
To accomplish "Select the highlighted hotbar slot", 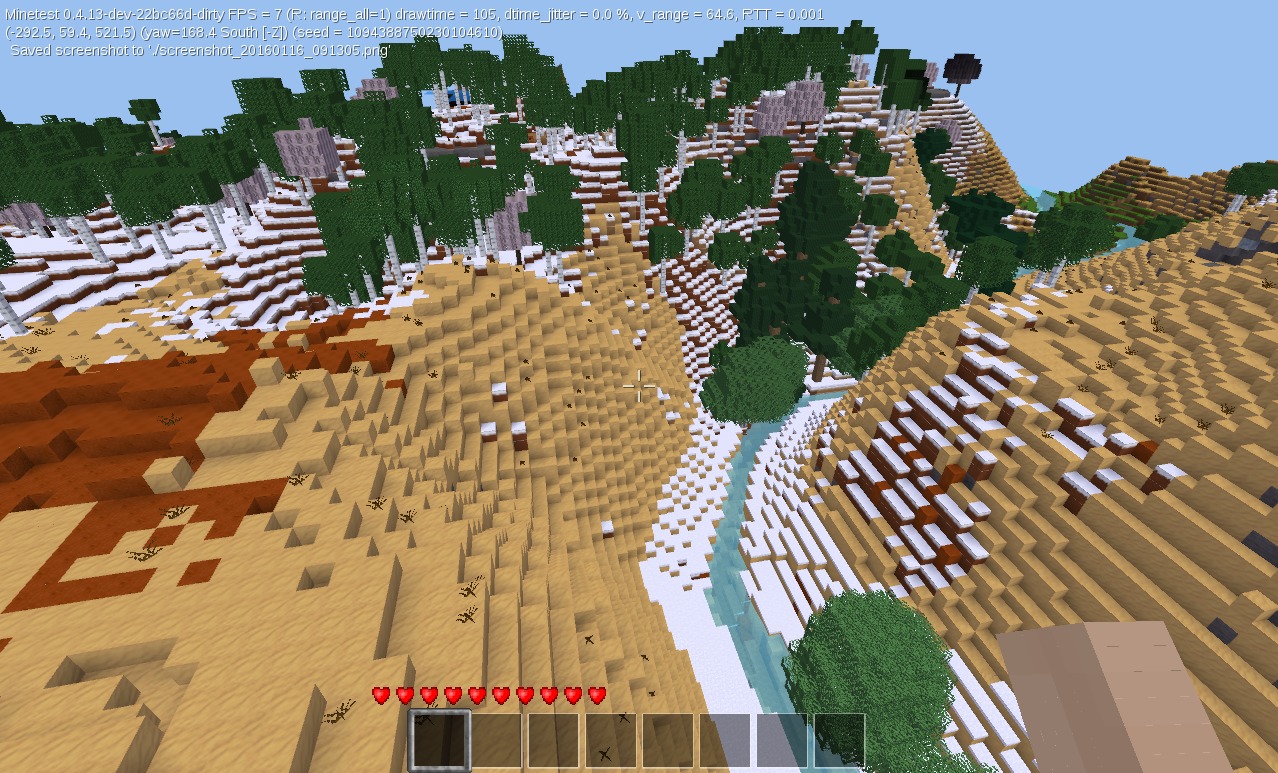I will 440,740.
